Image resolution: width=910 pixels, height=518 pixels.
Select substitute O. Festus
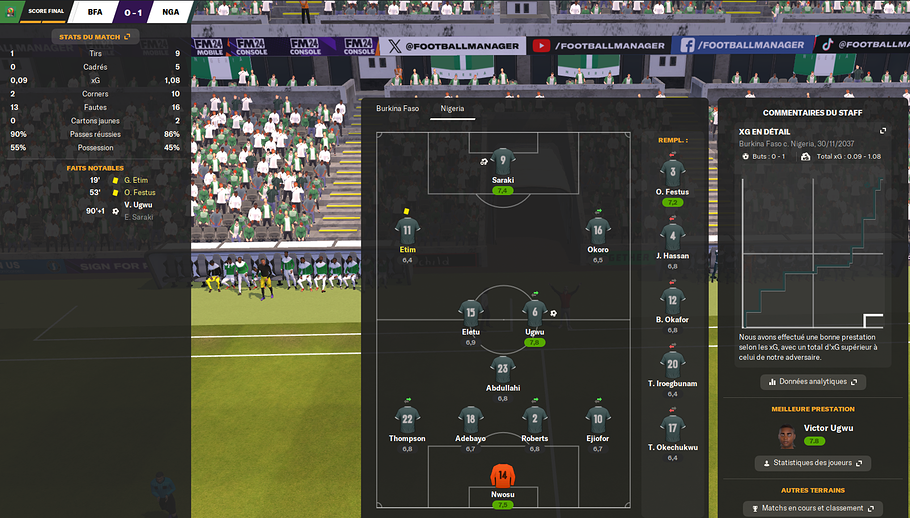pyautogui.click(x=673, y=173)
